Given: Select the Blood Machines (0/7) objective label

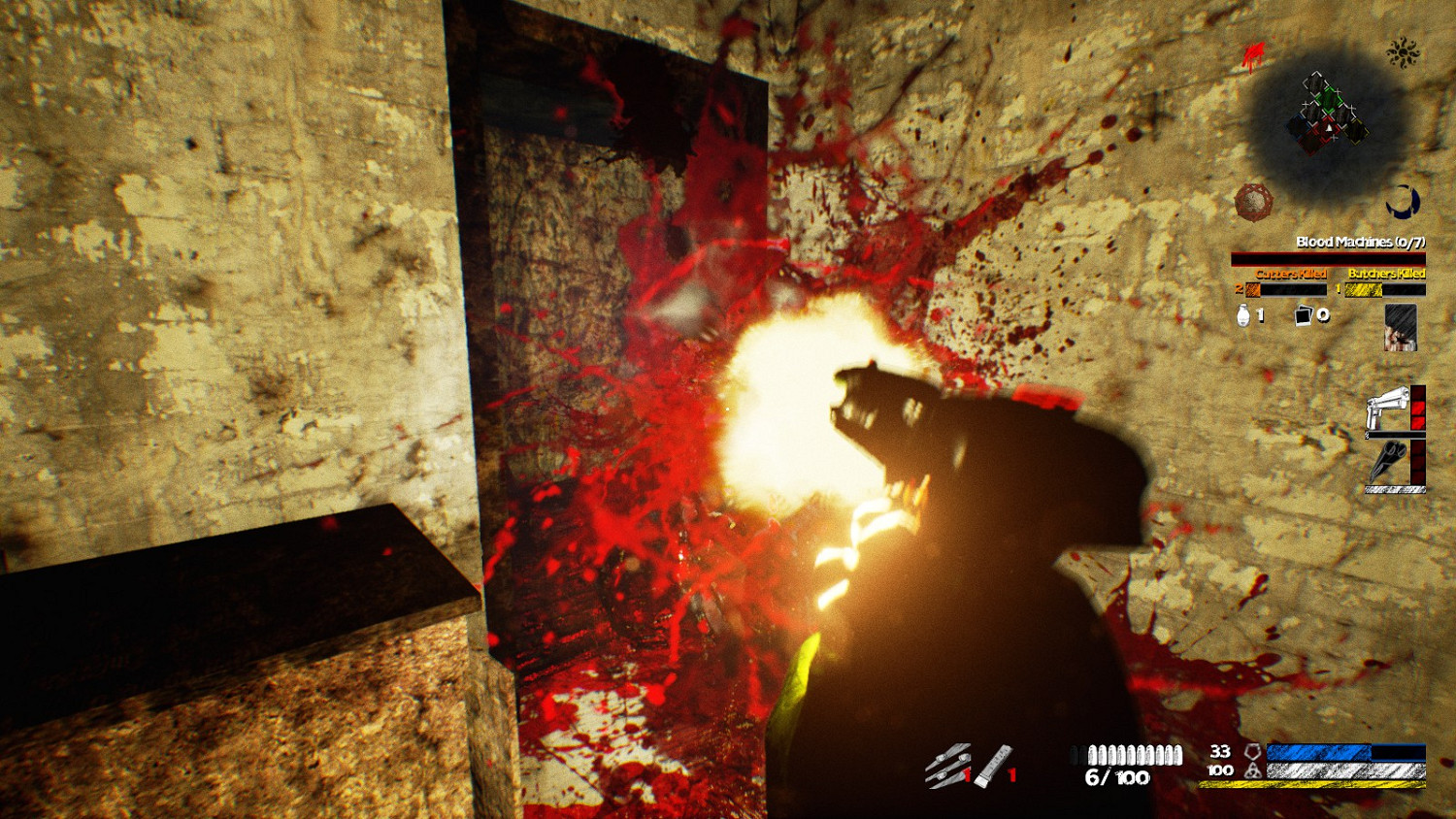Looking at the screenshot, I should 1360,242.
